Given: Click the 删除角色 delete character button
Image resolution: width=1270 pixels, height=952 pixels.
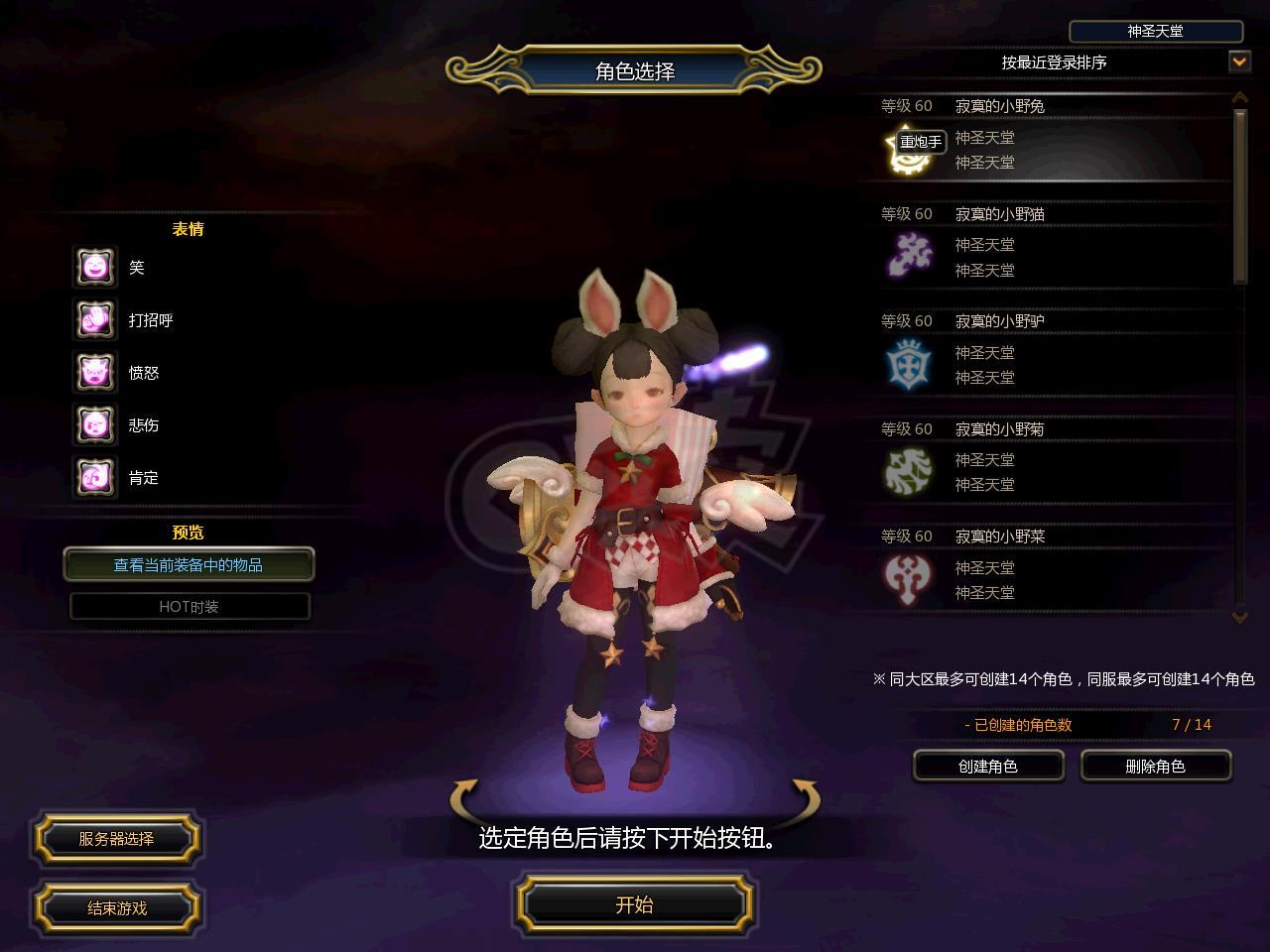Looking at the screenshot, I should (1156, 766).
